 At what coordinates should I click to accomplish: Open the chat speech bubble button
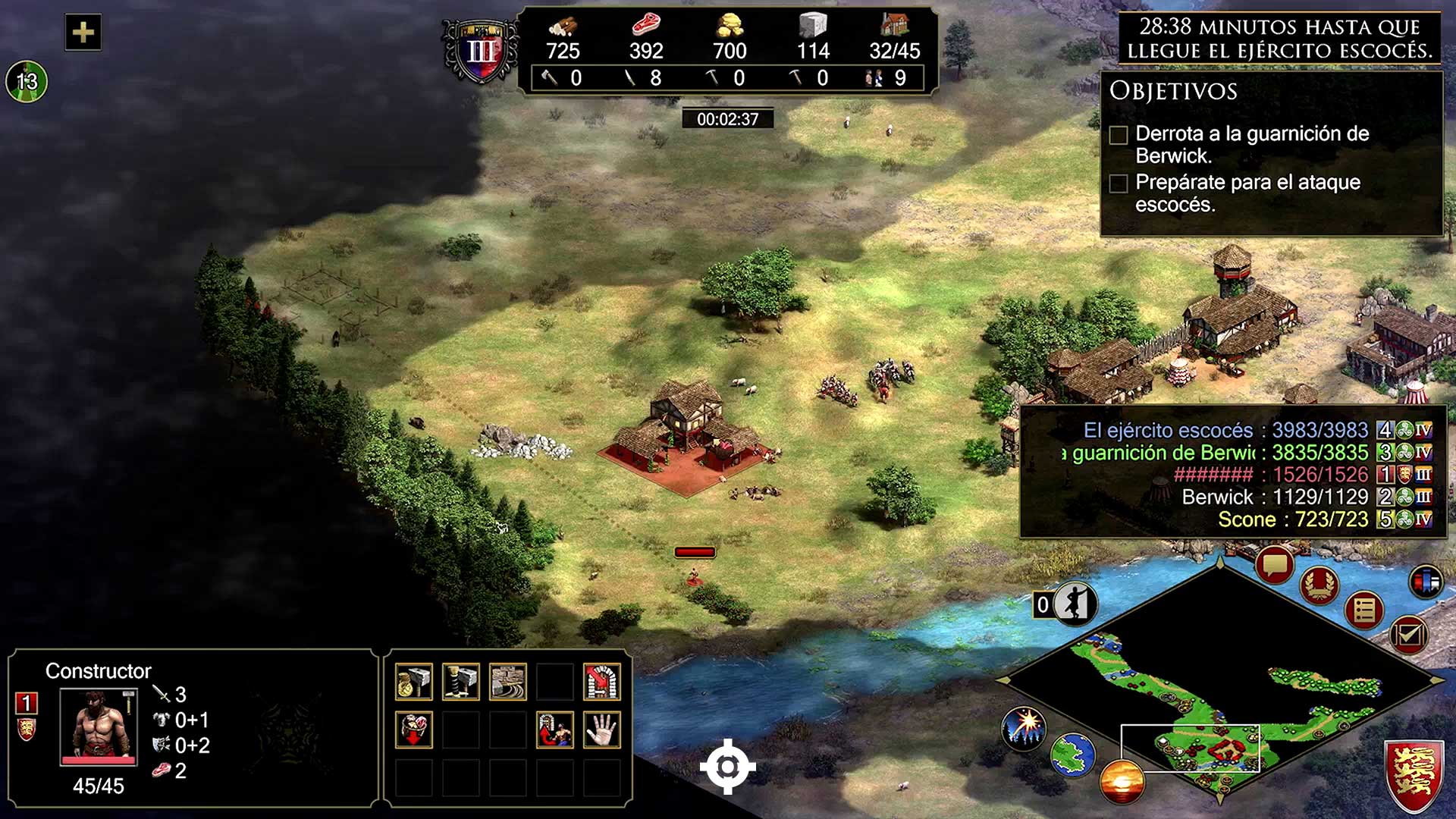pyautogui.click(x=1274, y=565)
